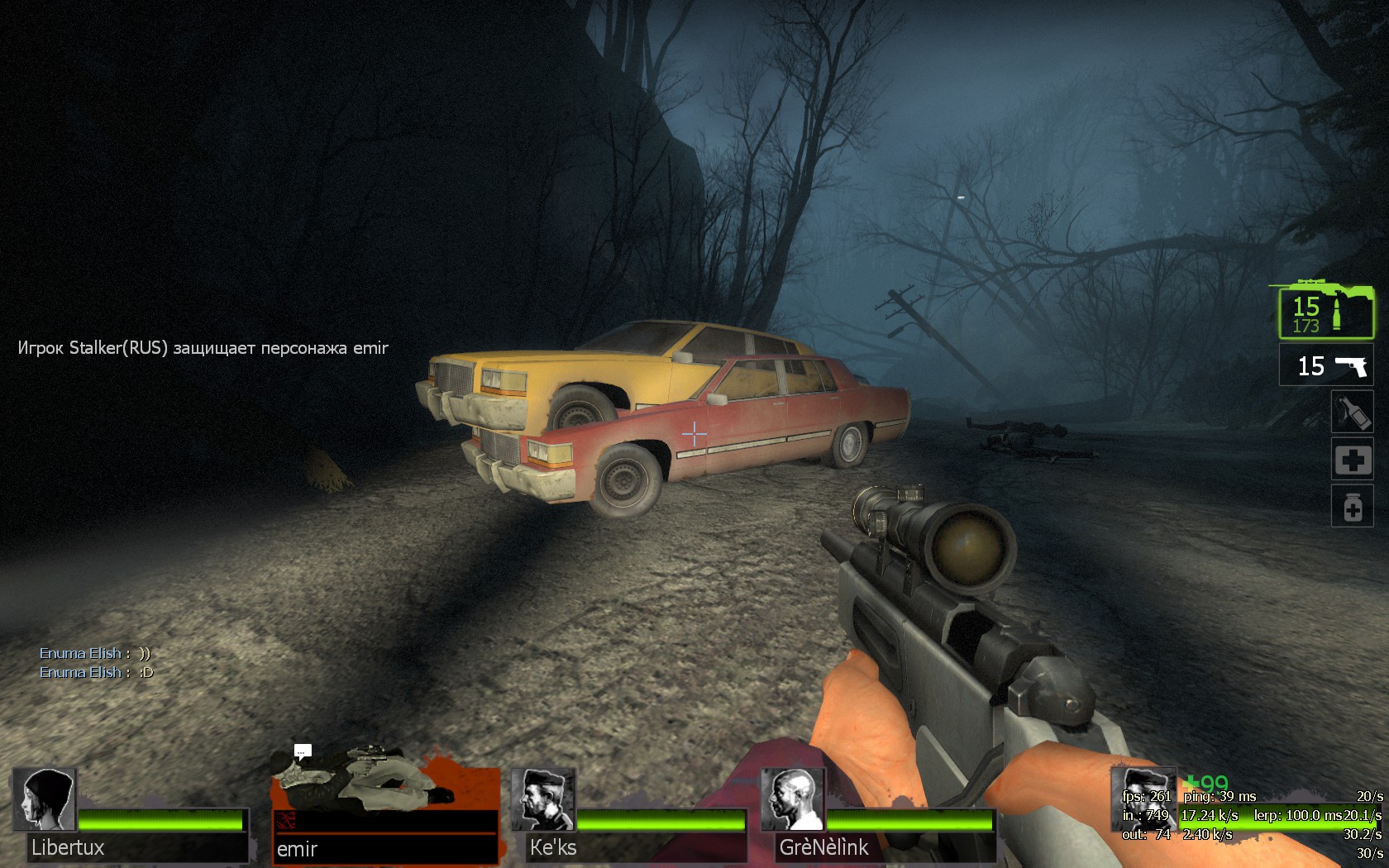Select the first aid kit slot
Image resolution: width=1389 pixels, height=868 pixels.
(x=1352, y=459)
